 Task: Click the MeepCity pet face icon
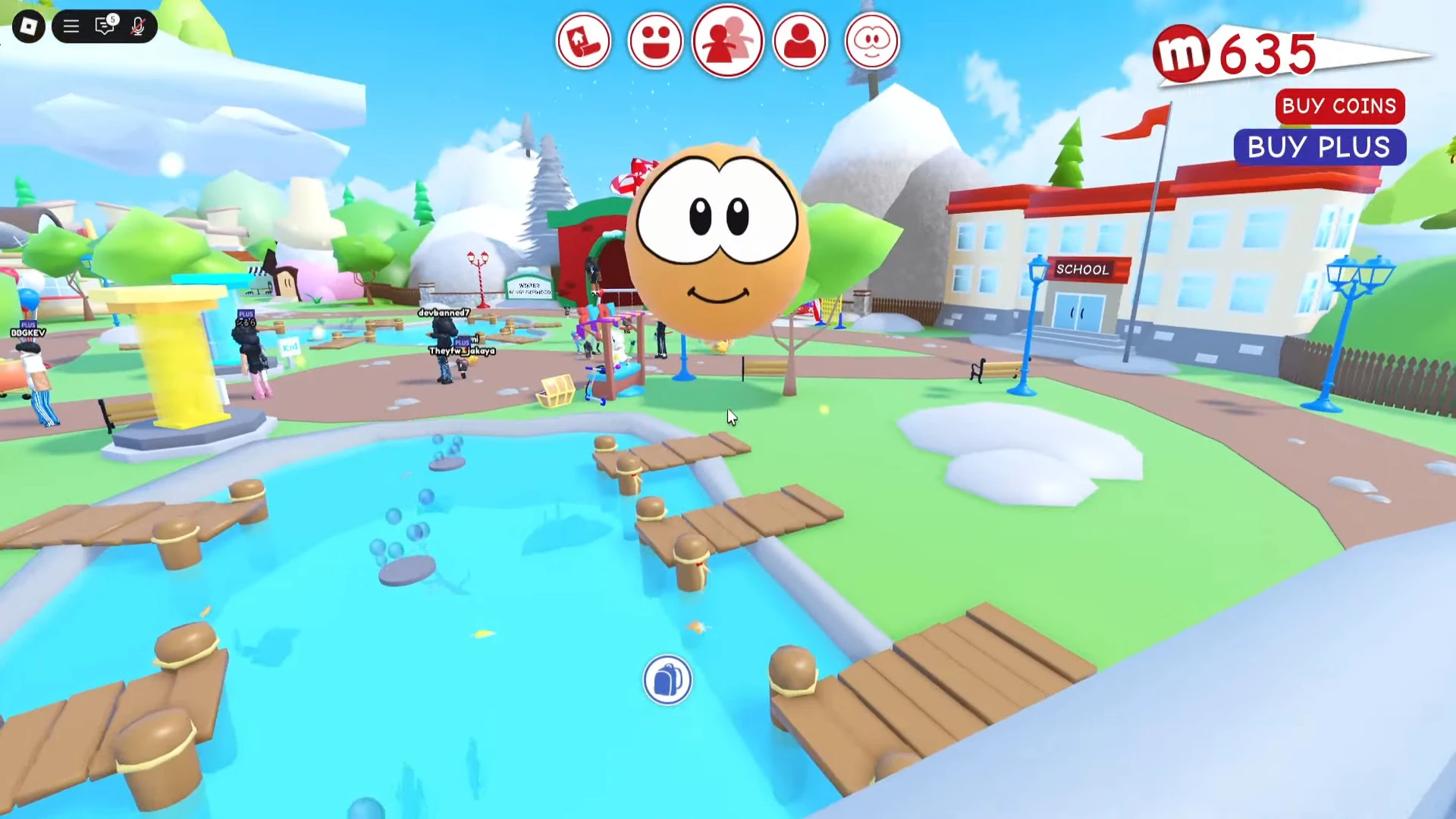(871, 41)
